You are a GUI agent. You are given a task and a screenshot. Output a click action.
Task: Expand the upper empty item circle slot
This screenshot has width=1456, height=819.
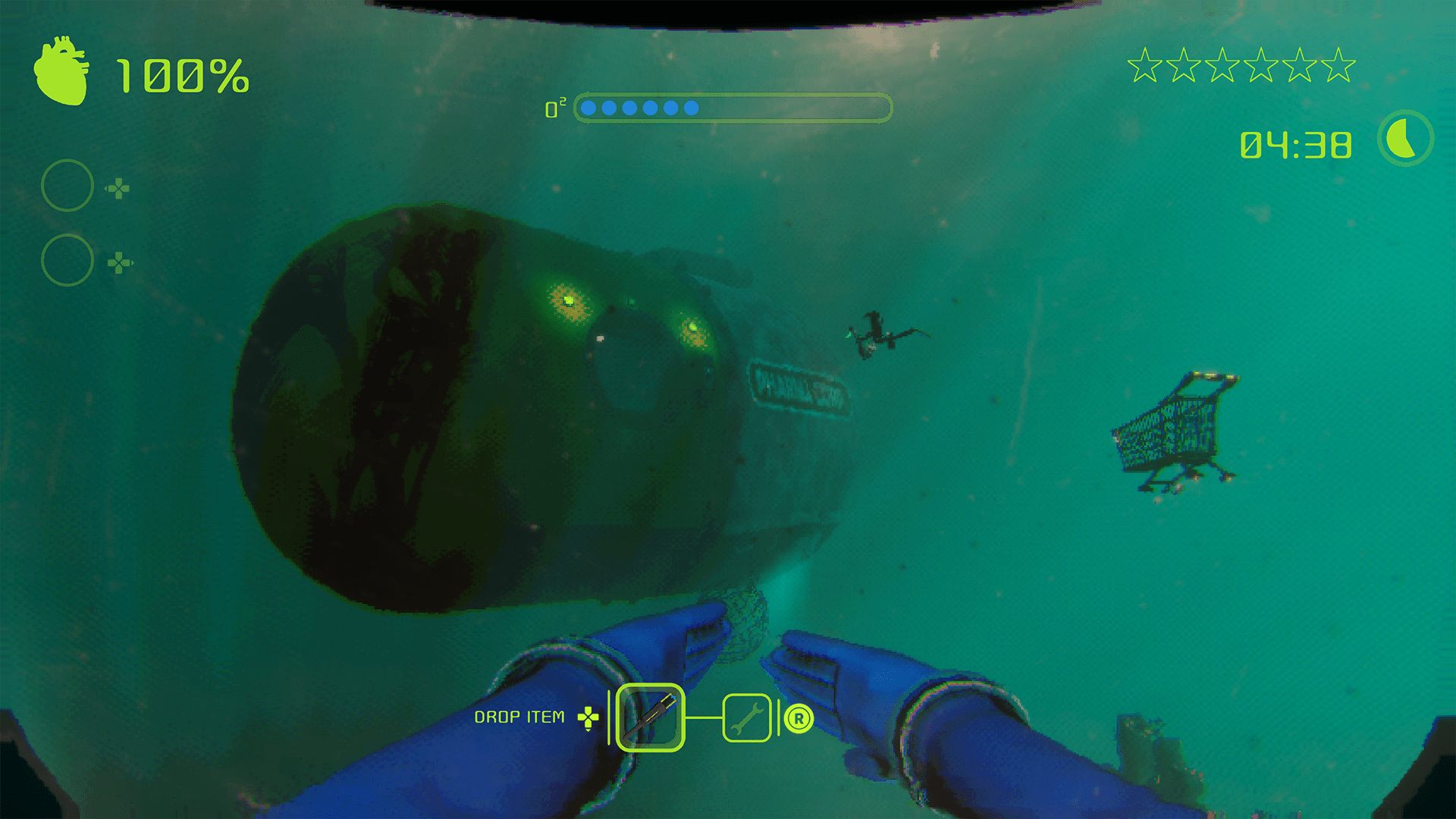point(67,184)
